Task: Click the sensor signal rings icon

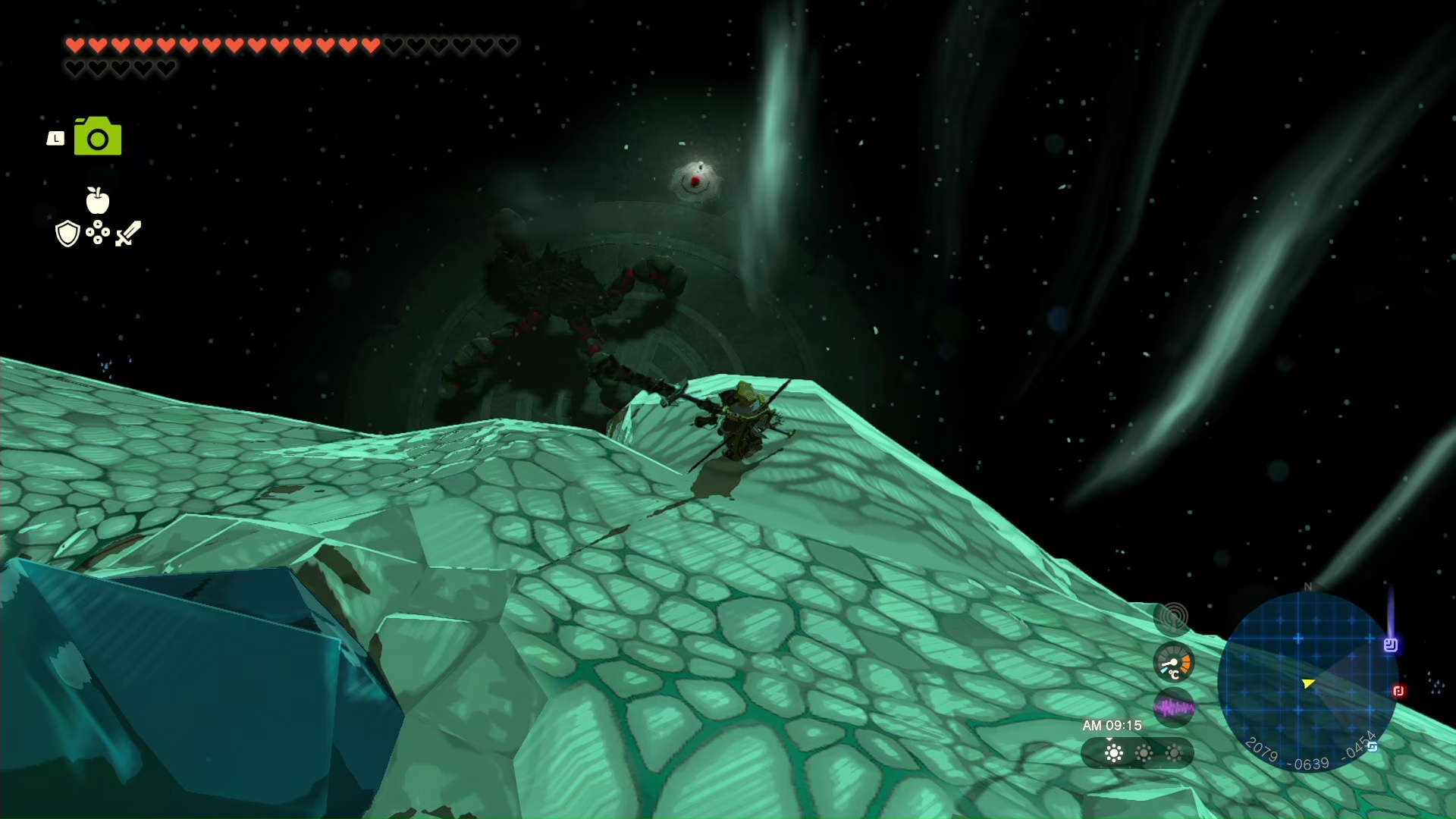Action: pos(1173,618)
